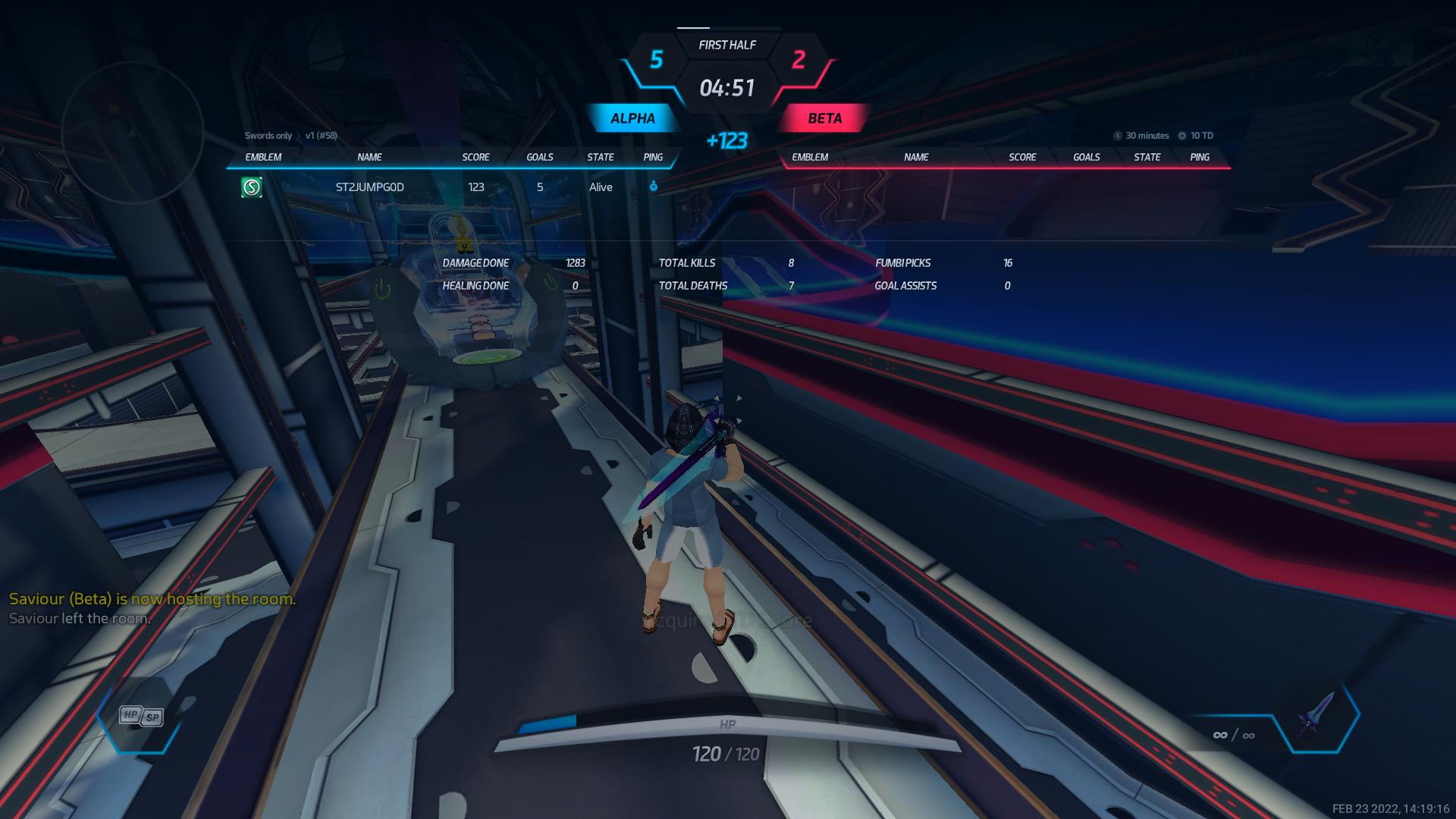Click ST2JUMPG0D's green emblem icon
1456x819 pixels.
(252, 187)
